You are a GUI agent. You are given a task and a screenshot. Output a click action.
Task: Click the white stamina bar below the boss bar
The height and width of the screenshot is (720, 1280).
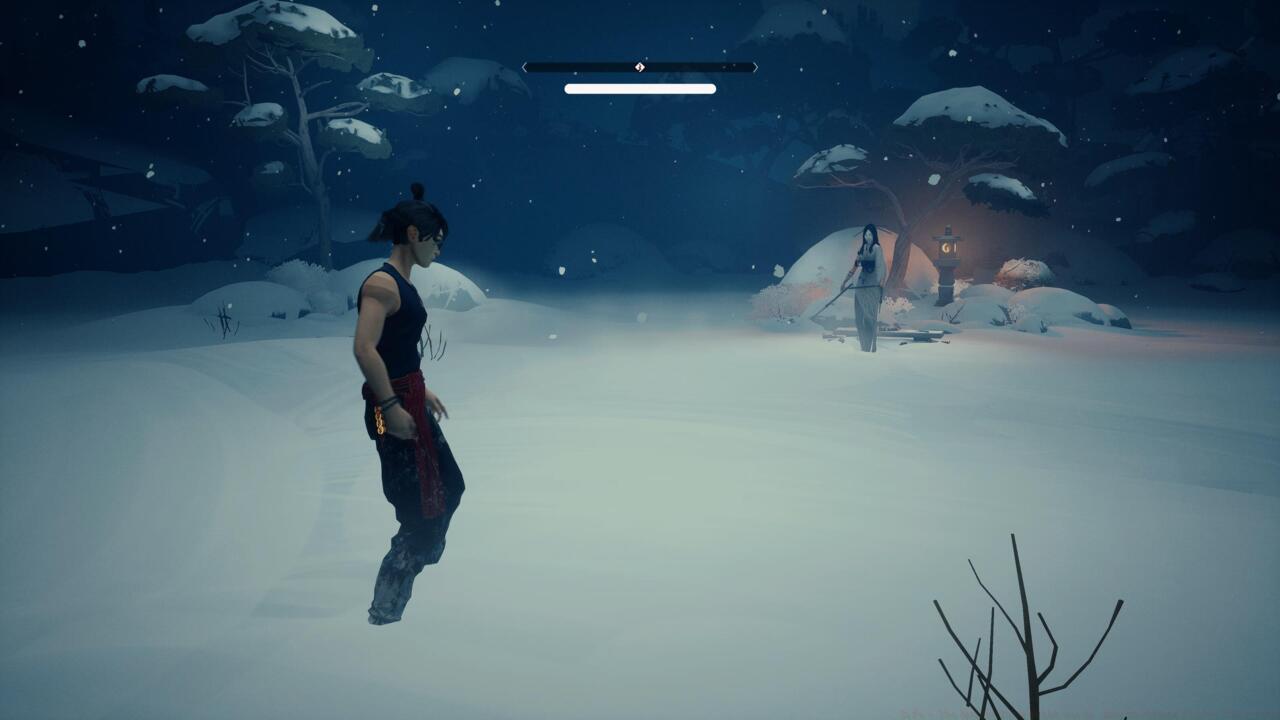click(640, 87)
